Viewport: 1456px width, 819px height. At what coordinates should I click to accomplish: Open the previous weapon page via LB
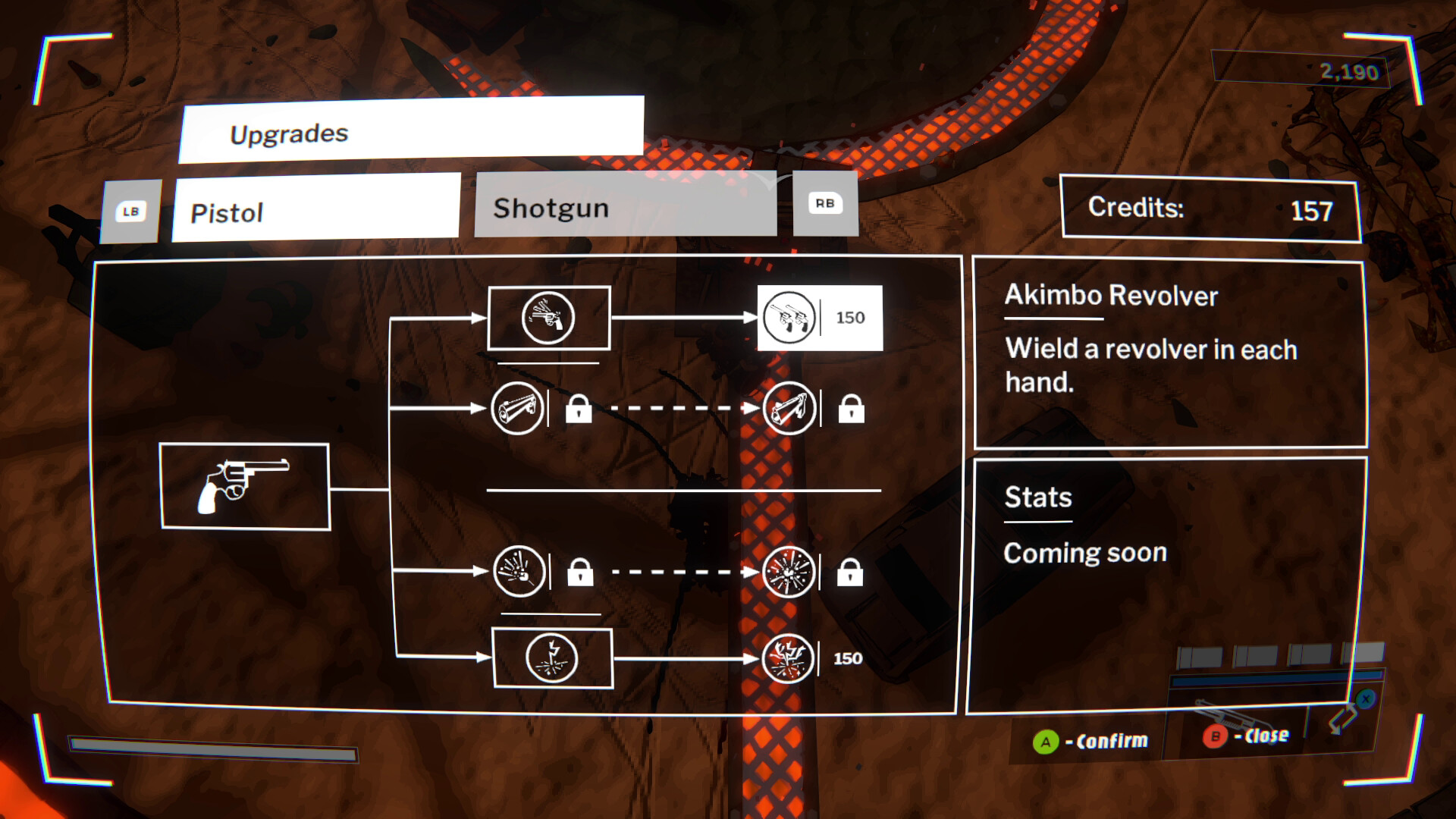pos(129,211)
